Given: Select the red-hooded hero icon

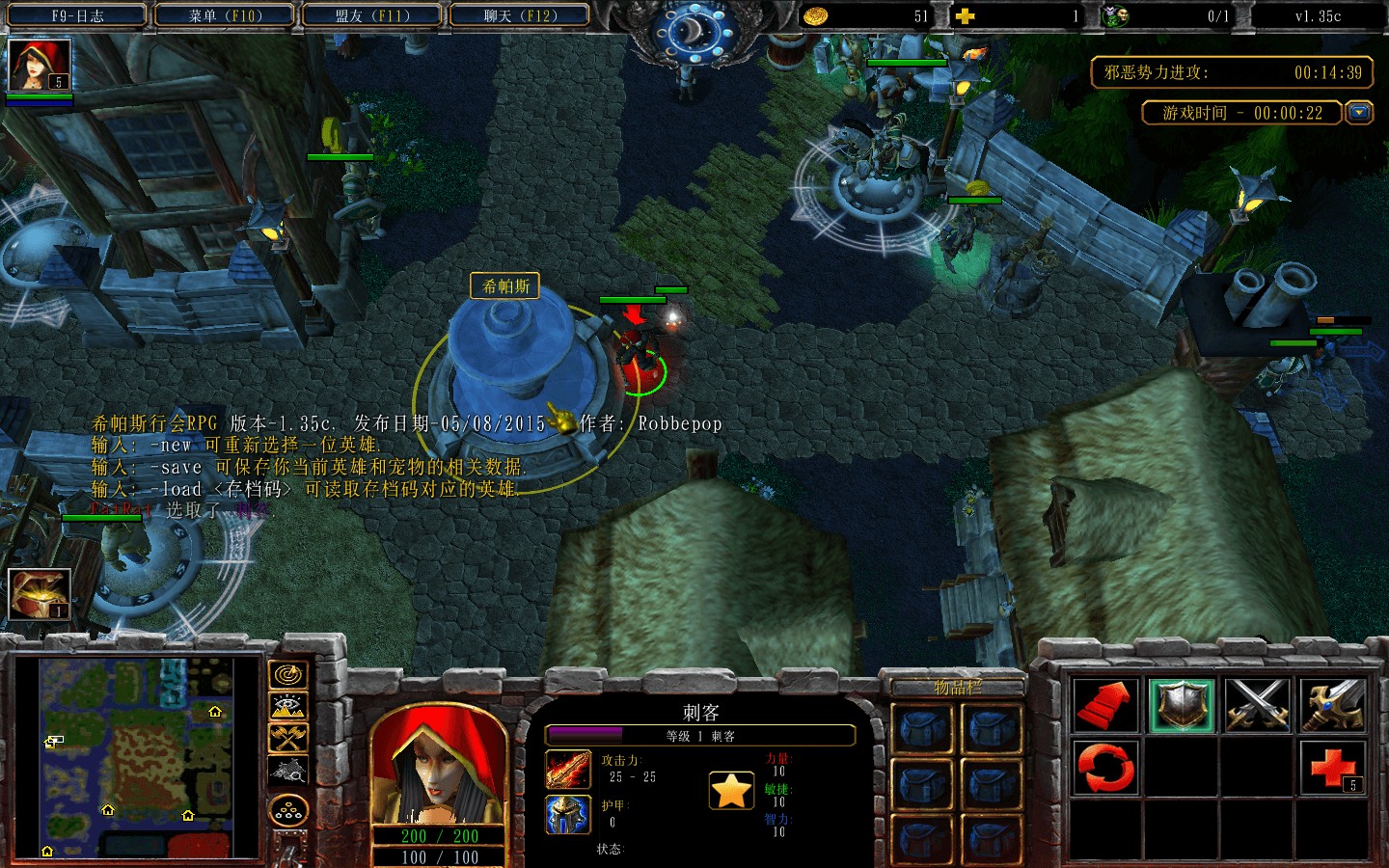Looking at the screenshot, I should coord(40,66).
